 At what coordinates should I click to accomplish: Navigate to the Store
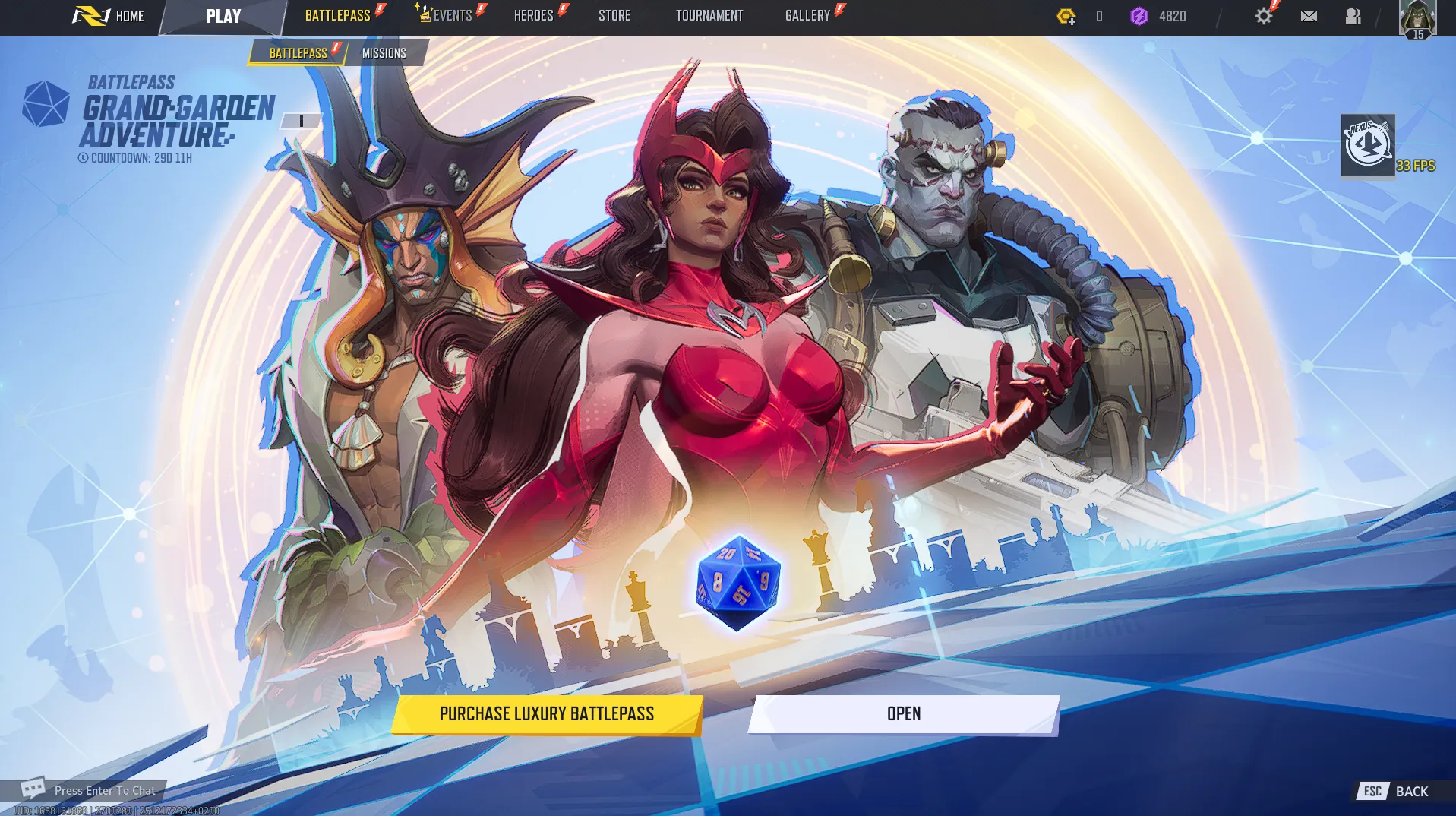(x=614, y=15)
